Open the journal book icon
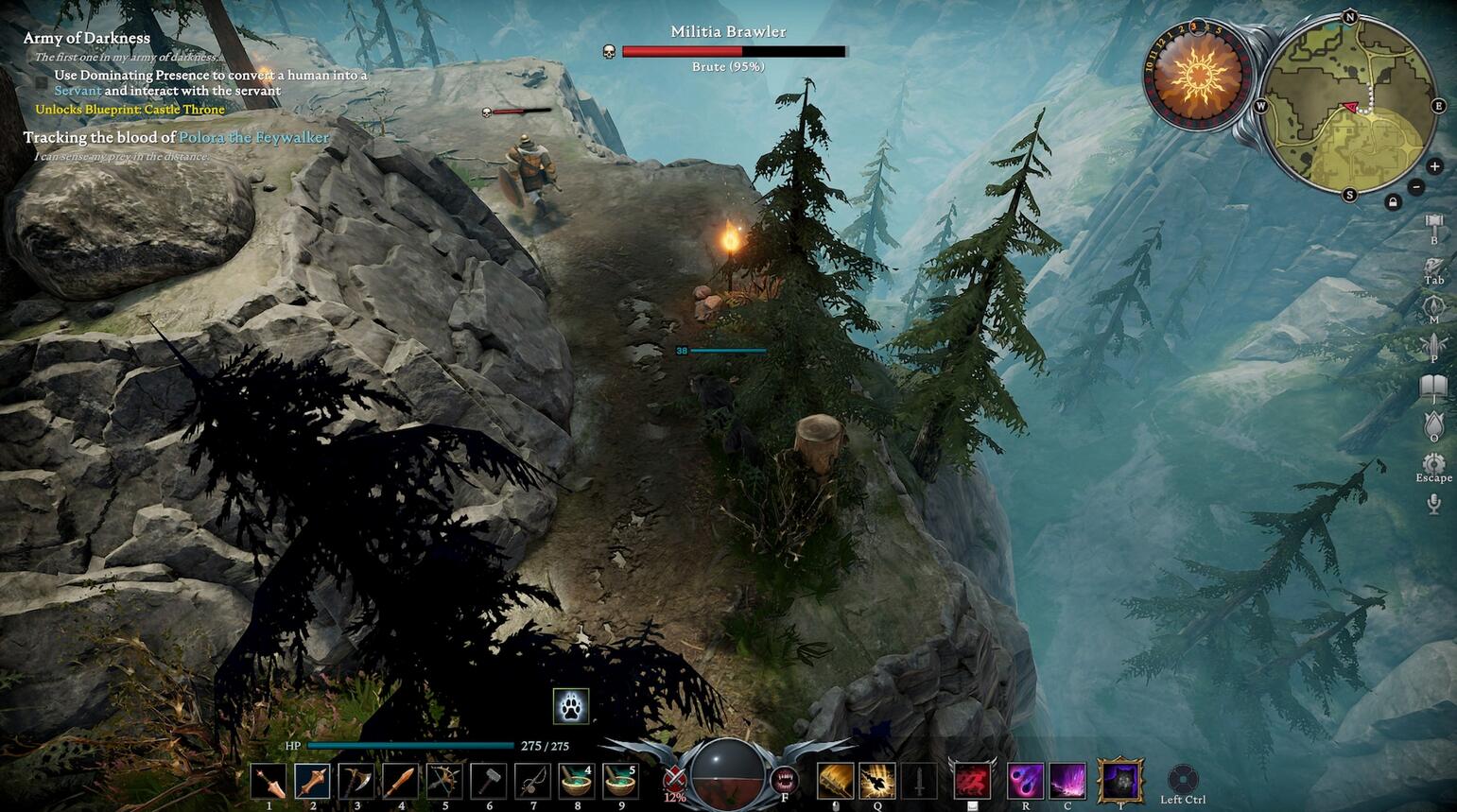This screenshot has width=1457, height=812. point(1433,387)
